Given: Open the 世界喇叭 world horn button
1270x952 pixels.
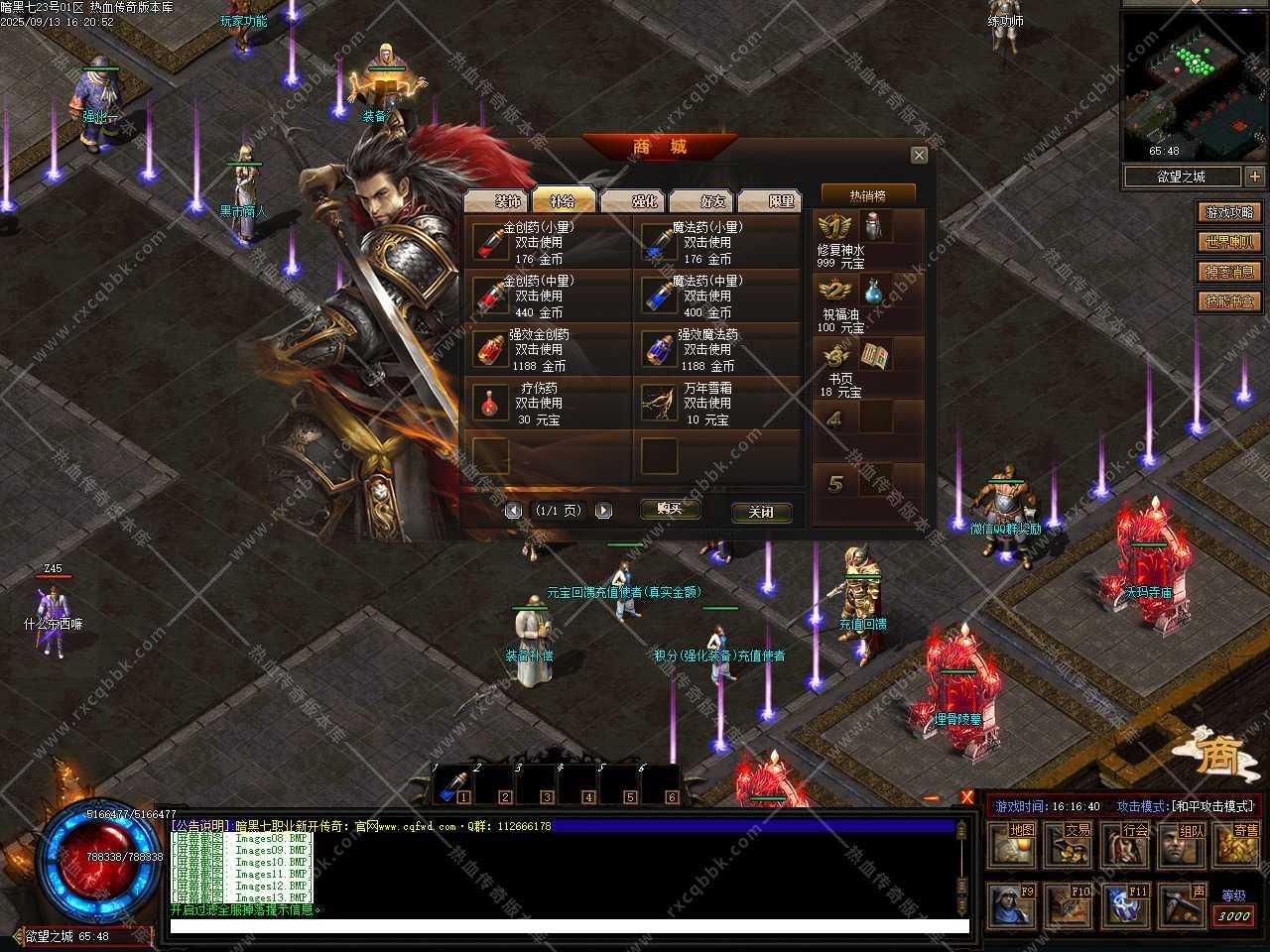Looking at the screenshot, I should coord(1229,242).
